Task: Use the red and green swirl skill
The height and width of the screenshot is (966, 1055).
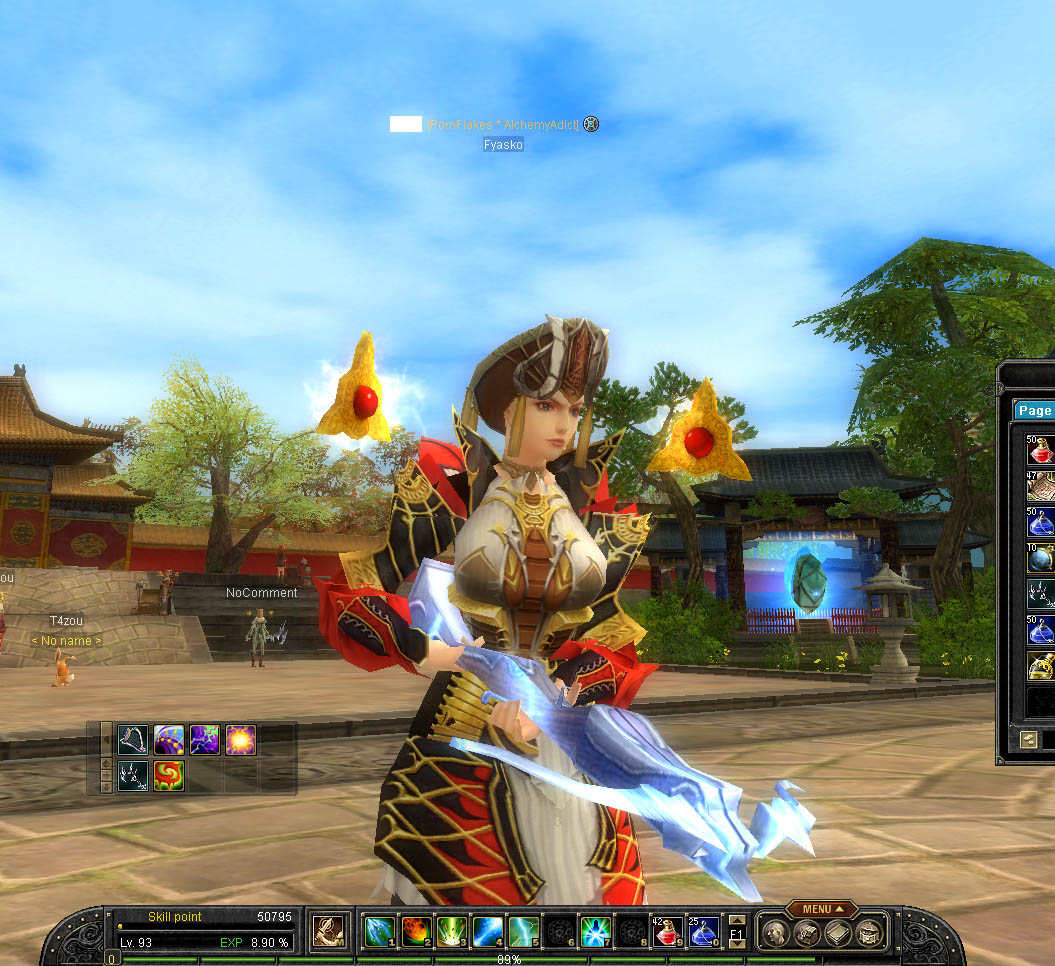Action: tap(169, 776)
